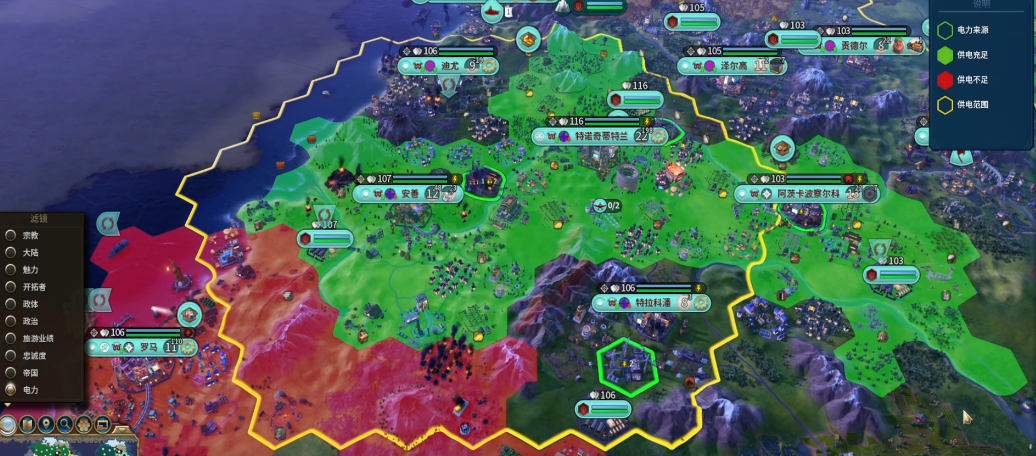
Task: Select the 特诺奇蒂特兰 city banner
Action: coord(600,136)
